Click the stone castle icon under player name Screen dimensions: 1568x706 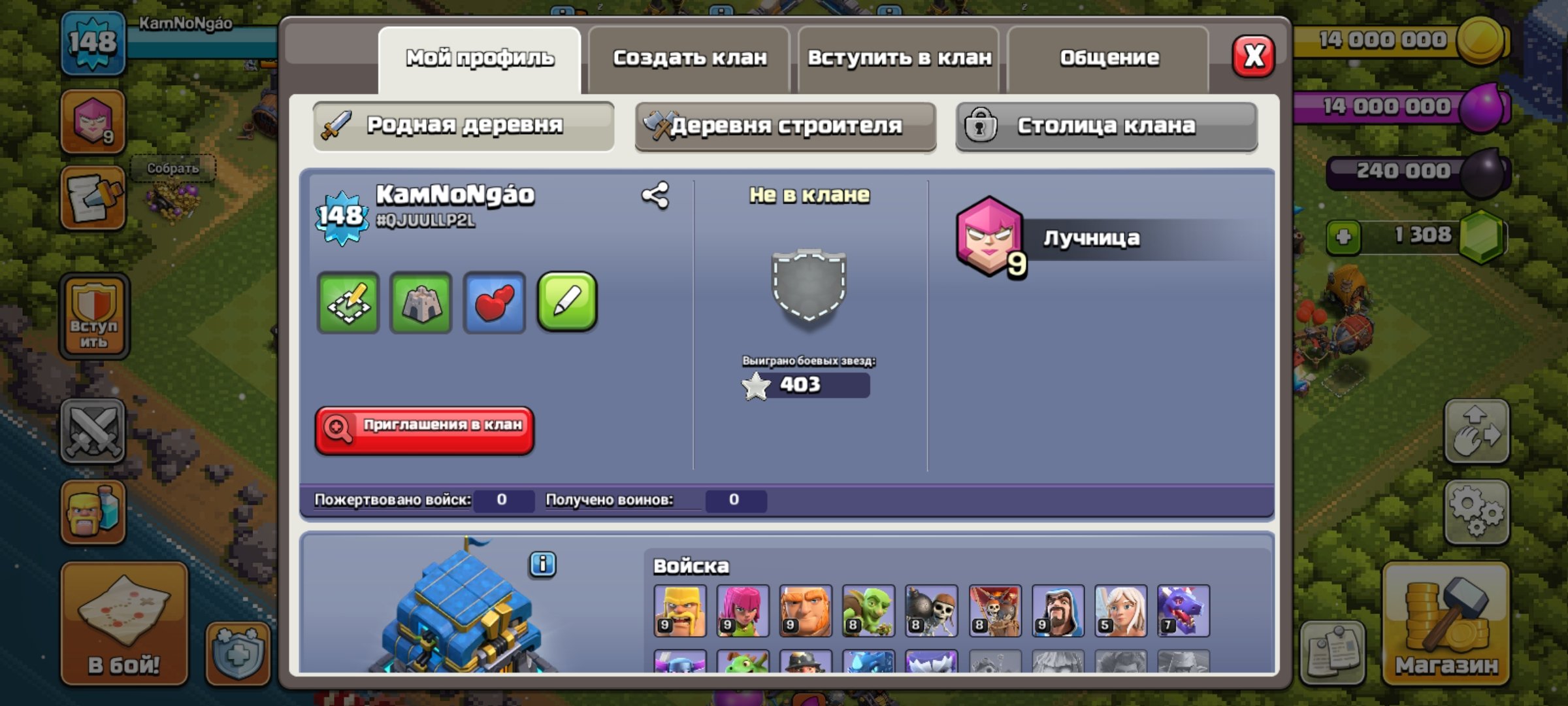(x=422, y=303)
